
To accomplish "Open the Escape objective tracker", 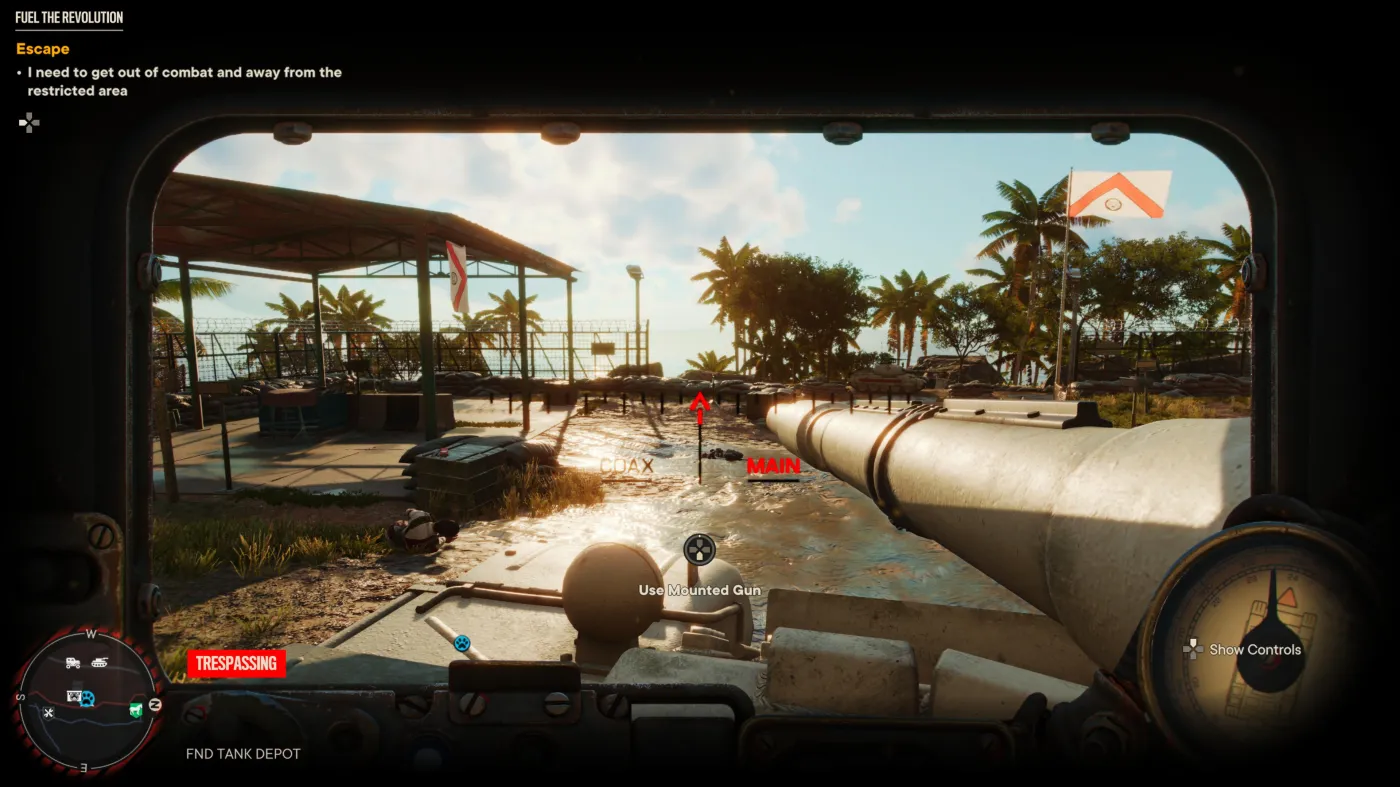I will tap(43, 49).
